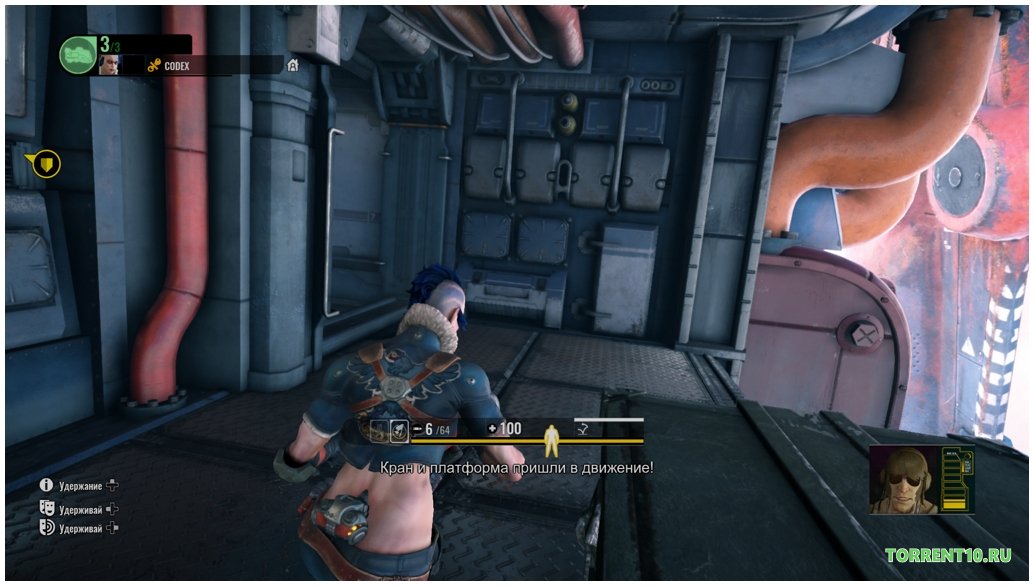Image resolution: width=1034 pixels, height=586 pixels.
Task: Click the info emote icon
Action: click(x=46, y=485)
